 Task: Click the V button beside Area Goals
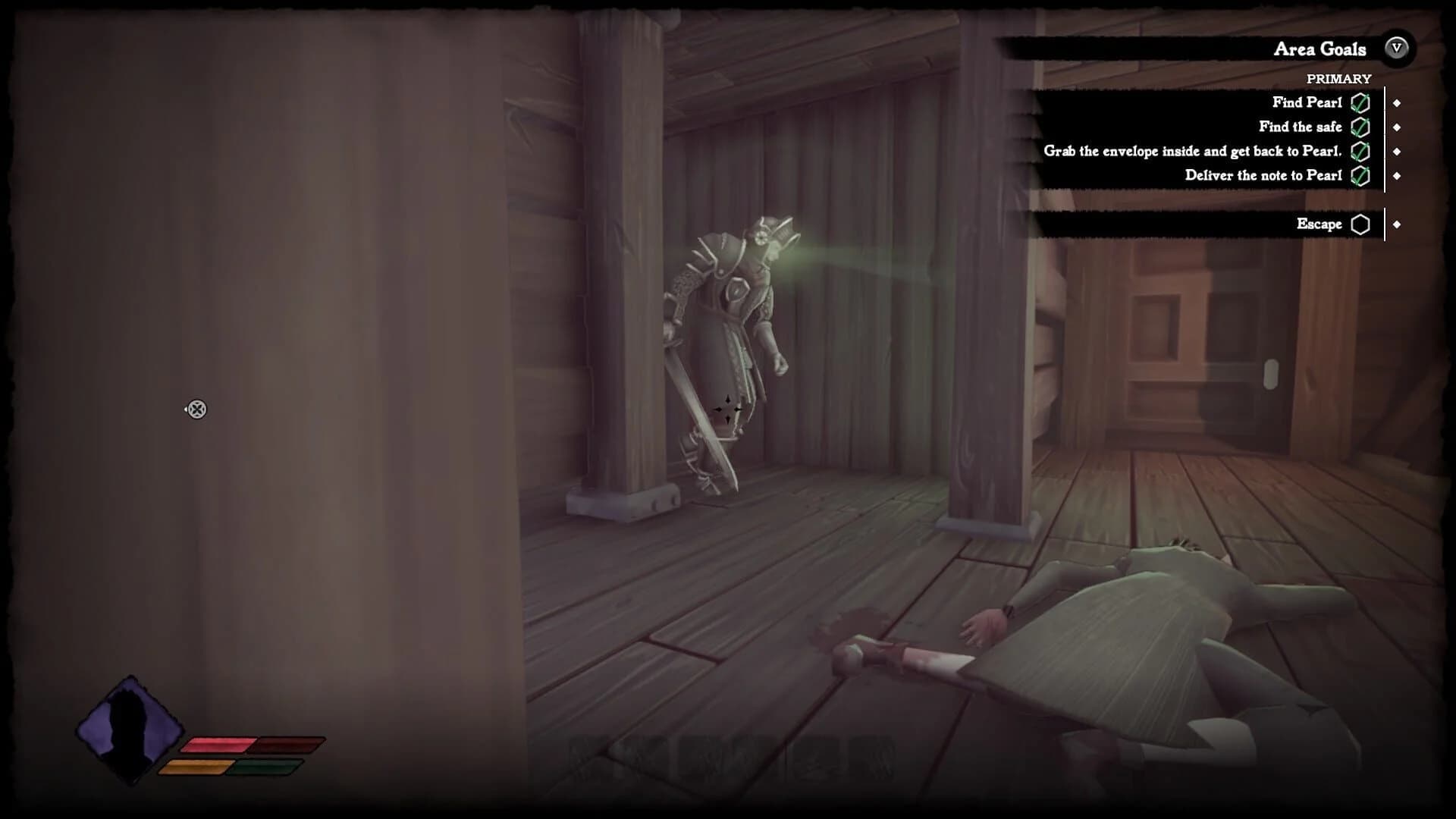pyautogui.click(x=1398, y=49)
